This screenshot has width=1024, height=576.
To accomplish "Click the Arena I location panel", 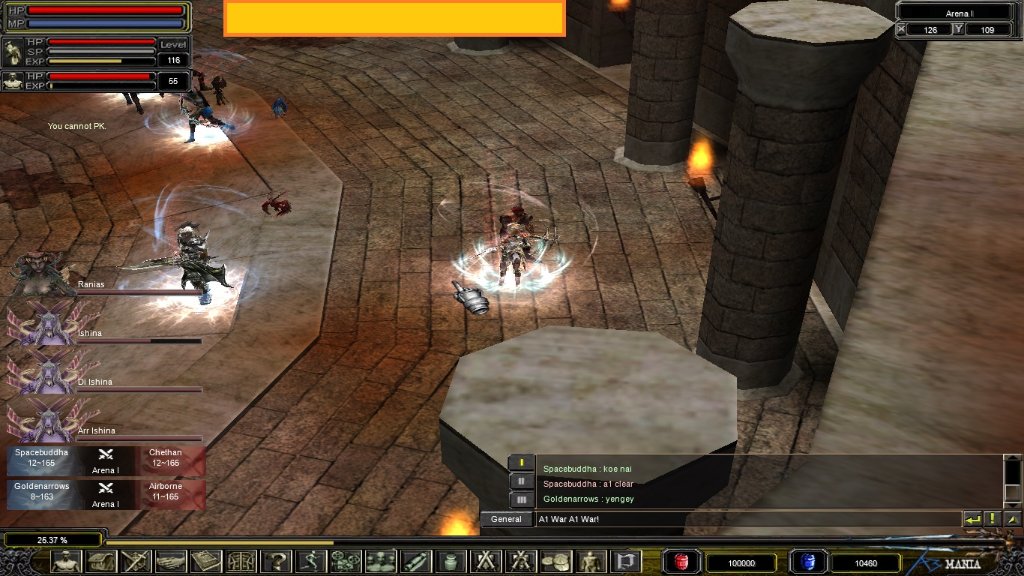I will coord(958,12).
